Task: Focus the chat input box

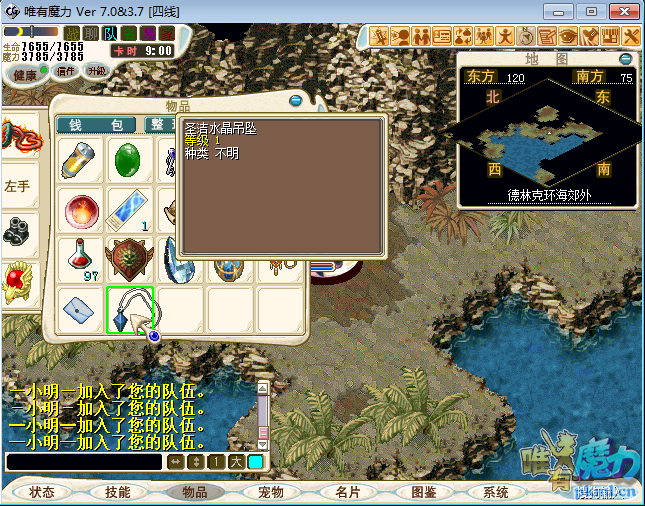Action: pyautogui.click(x=84, y=462)
